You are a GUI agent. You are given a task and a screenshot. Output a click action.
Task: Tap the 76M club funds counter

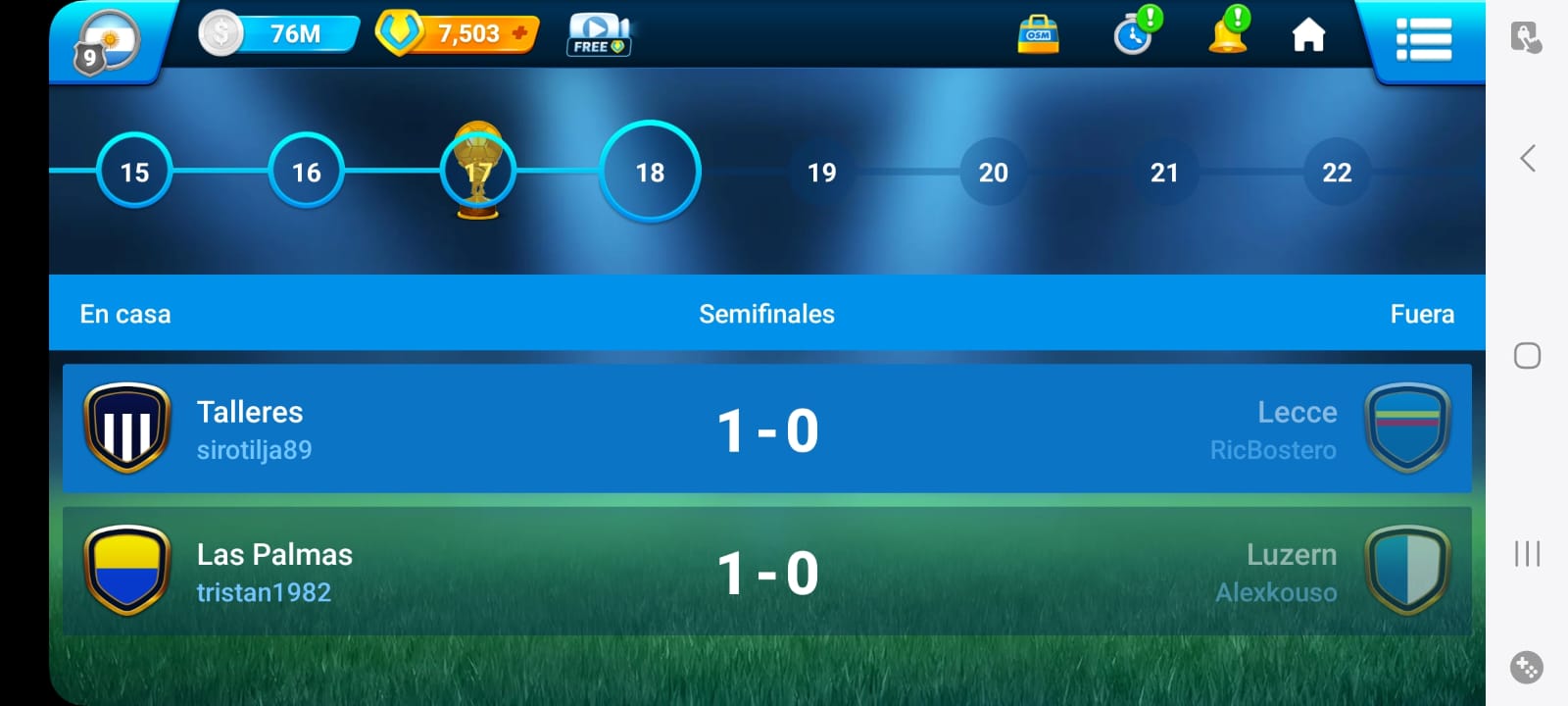point(279,34)
